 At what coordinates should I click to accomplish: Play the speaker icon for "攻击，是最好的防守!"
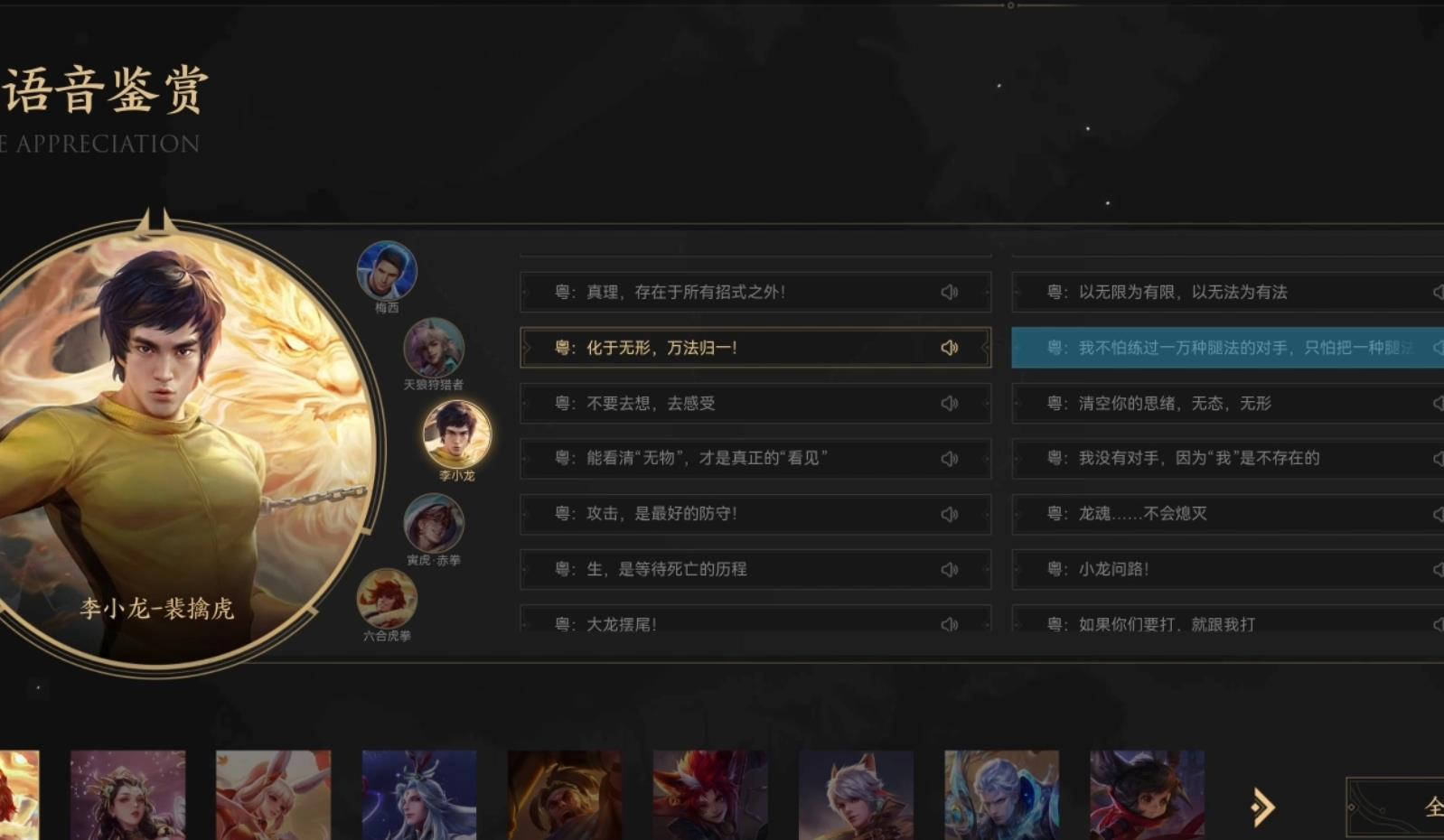[x=949, y=514]
